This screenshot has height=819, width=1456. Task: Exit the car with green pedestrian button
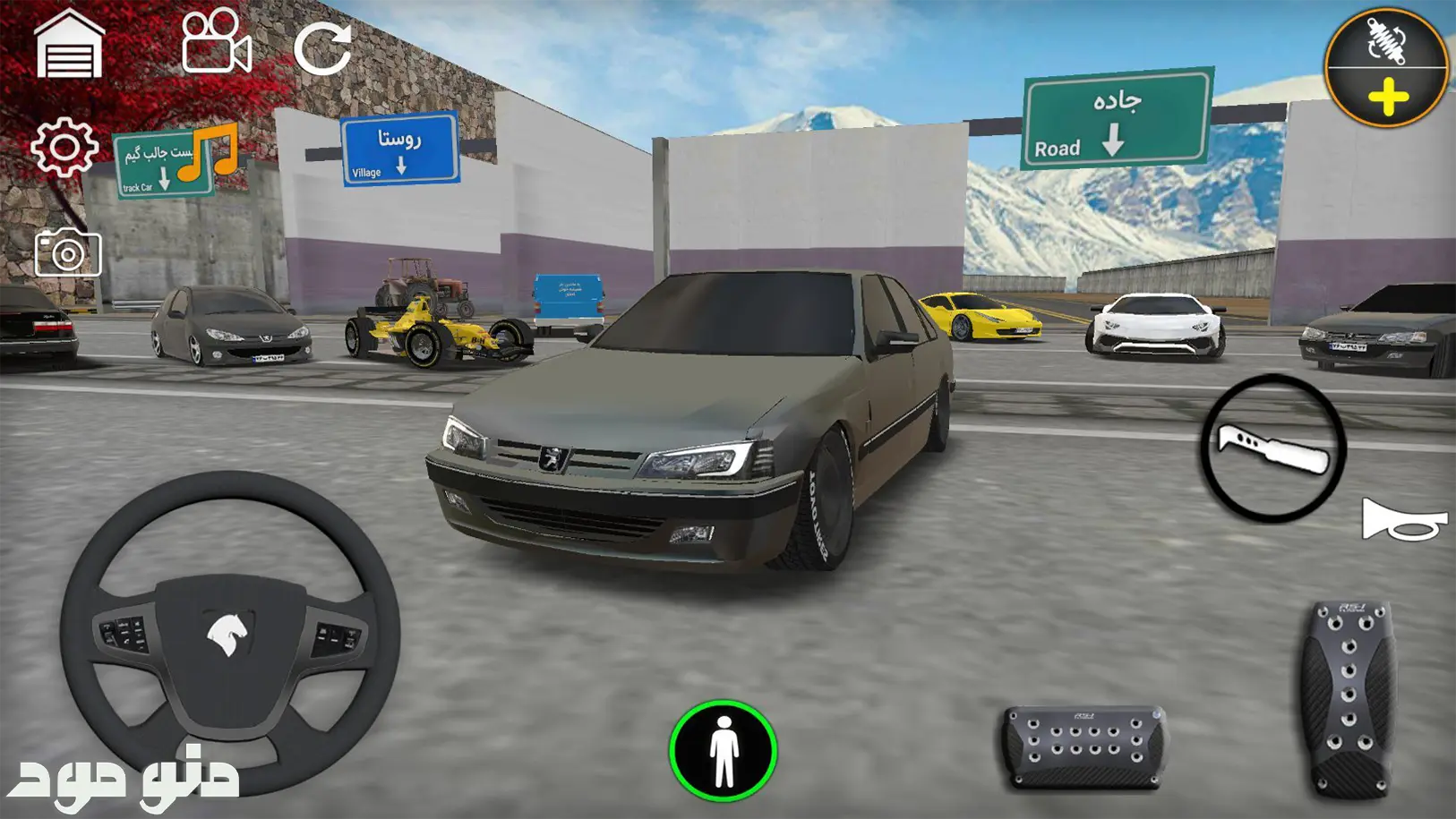tap(723, 750)
